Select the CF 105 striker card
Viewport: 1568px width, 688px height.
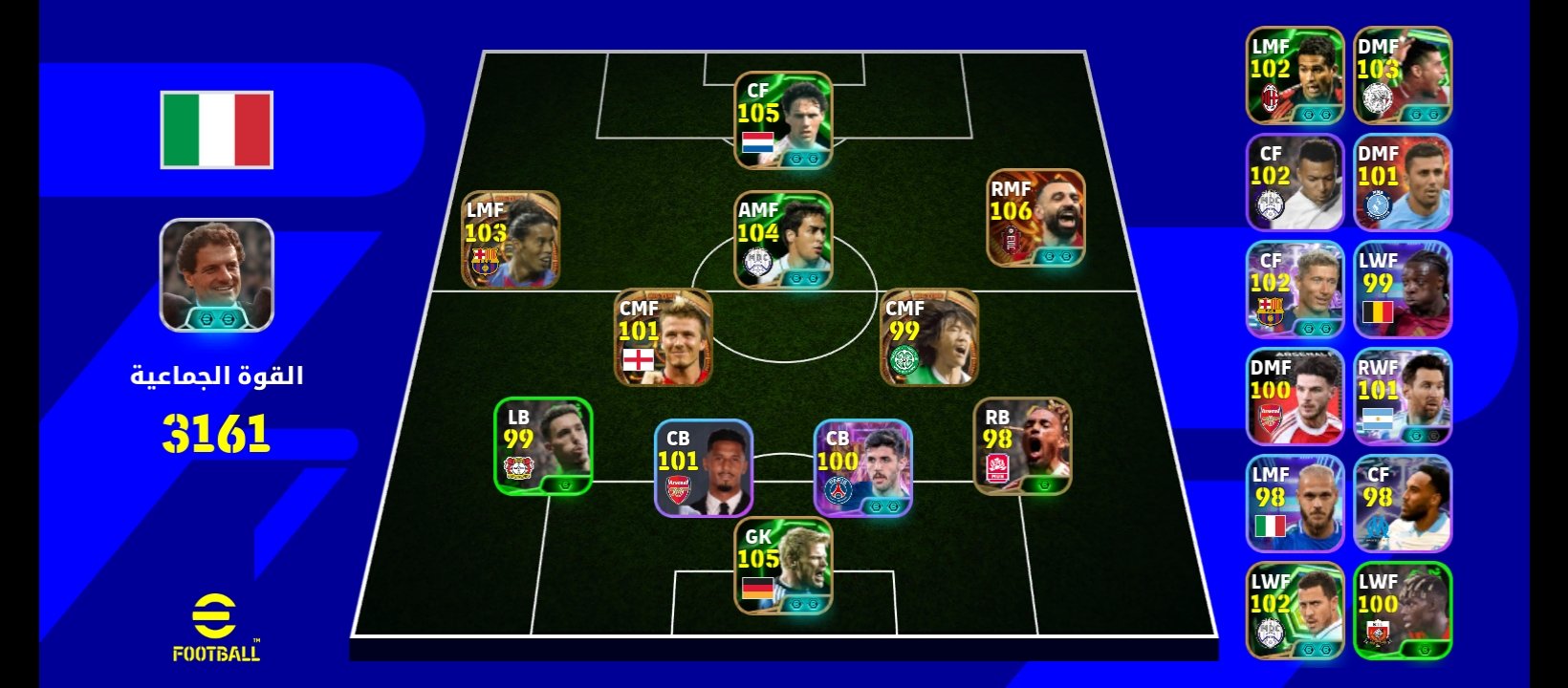click(783, 121)
